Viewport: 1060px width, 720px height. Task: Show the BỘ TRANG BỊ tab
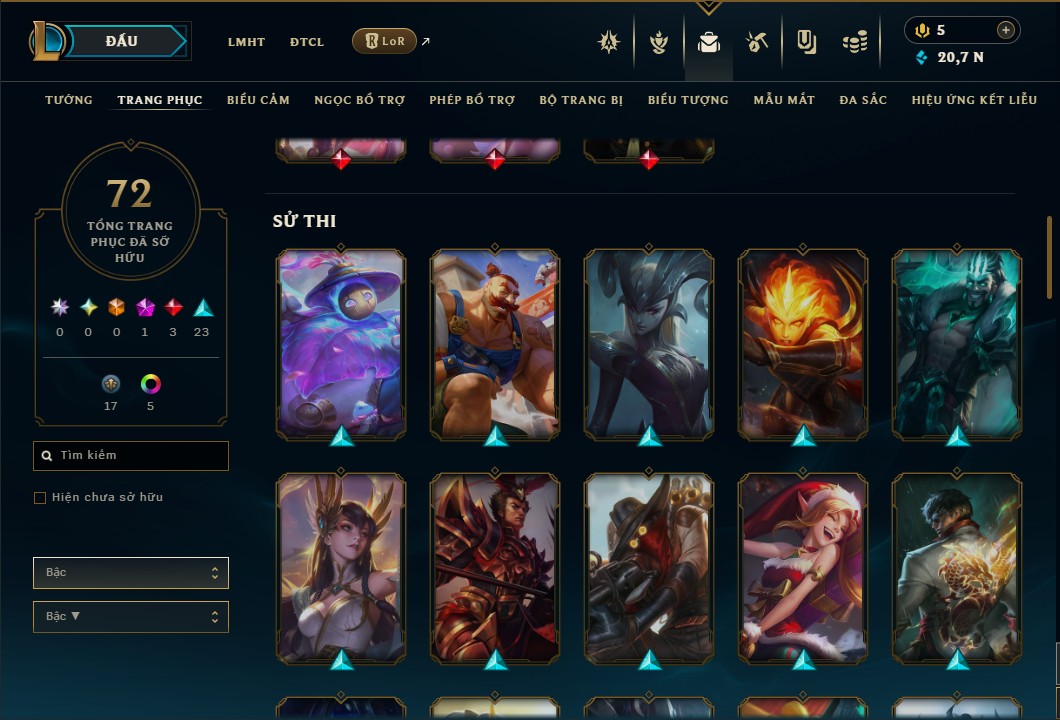tap(581, 100)
